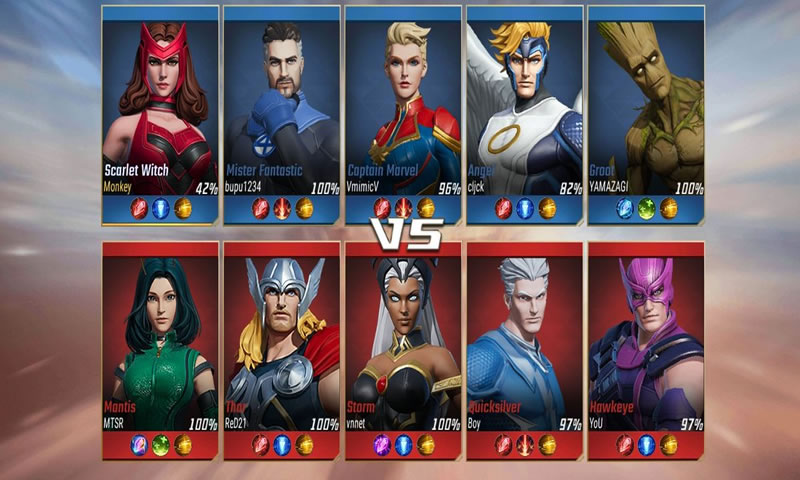Choose the Hawkeye player card
The image size is (800, 480).
646,345
